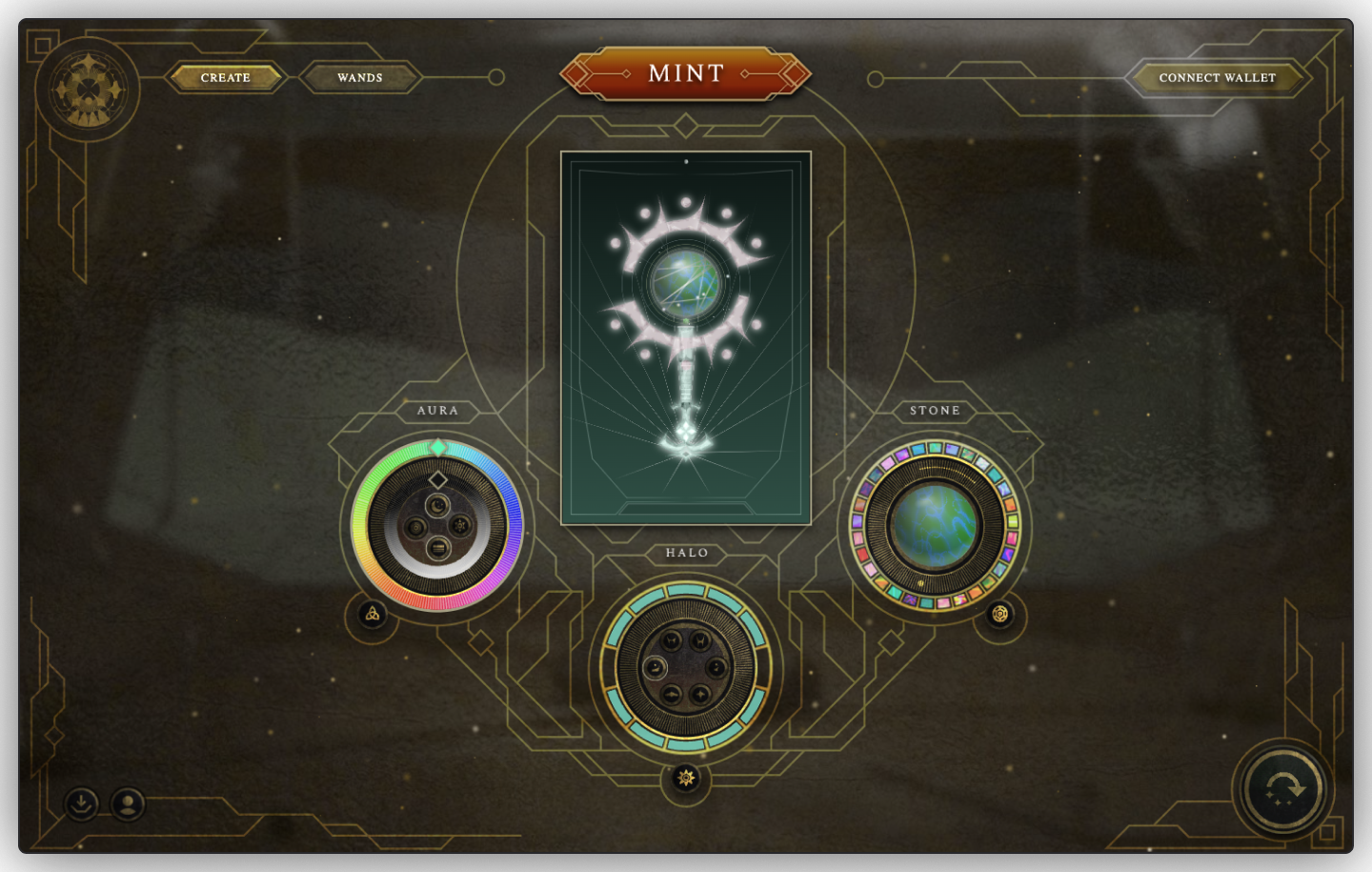Screen dimensions: 1372x872
Task: Select the green diamond marker on the aura ring
Action: click(x=438, y=447)
